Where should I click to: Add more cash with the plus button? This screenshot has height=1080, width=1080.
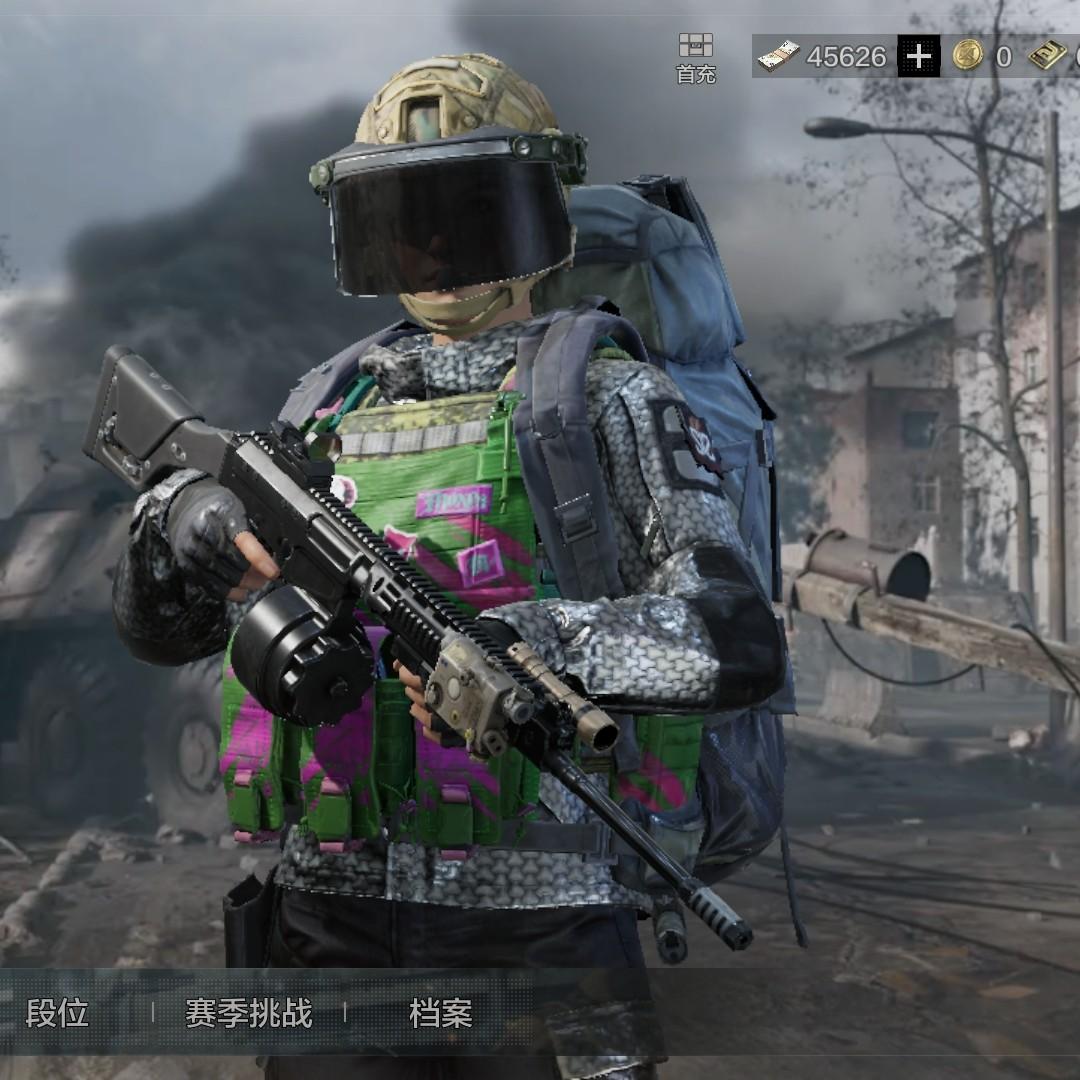point(918,57)
